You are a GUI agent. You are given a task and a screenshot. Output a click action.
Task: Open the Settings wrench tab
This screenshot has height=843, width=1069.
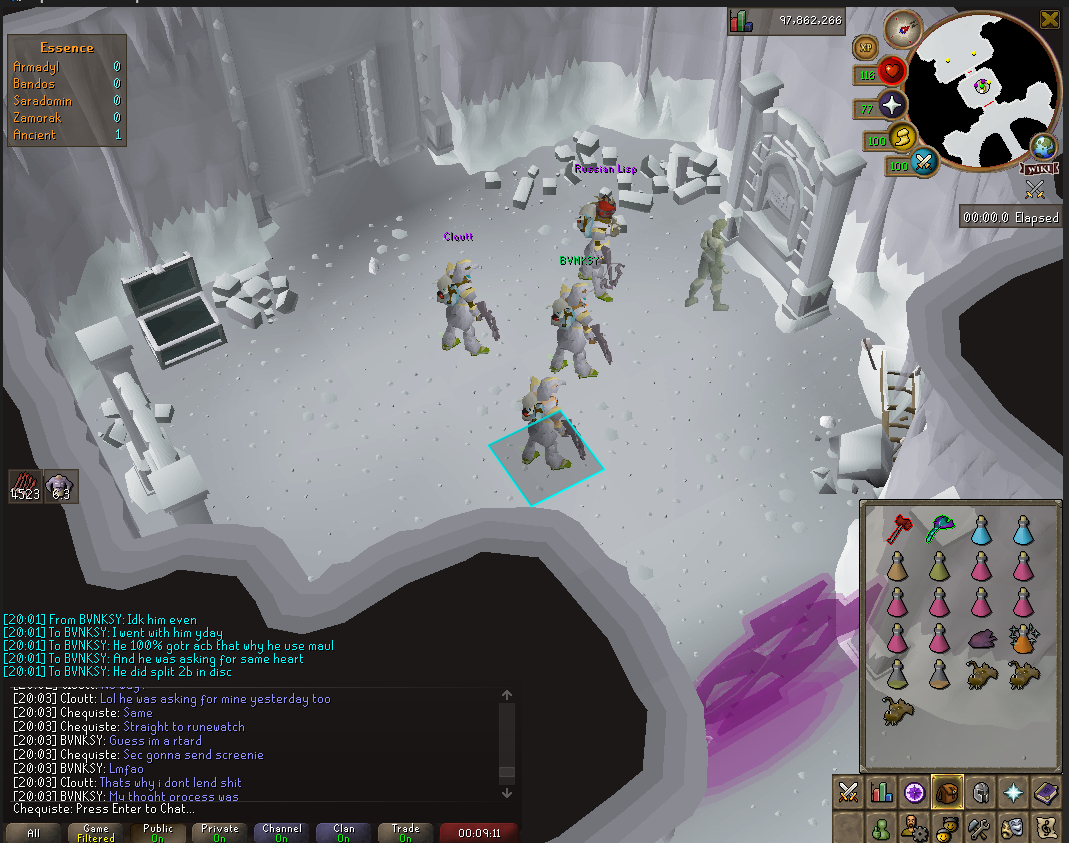980,827
